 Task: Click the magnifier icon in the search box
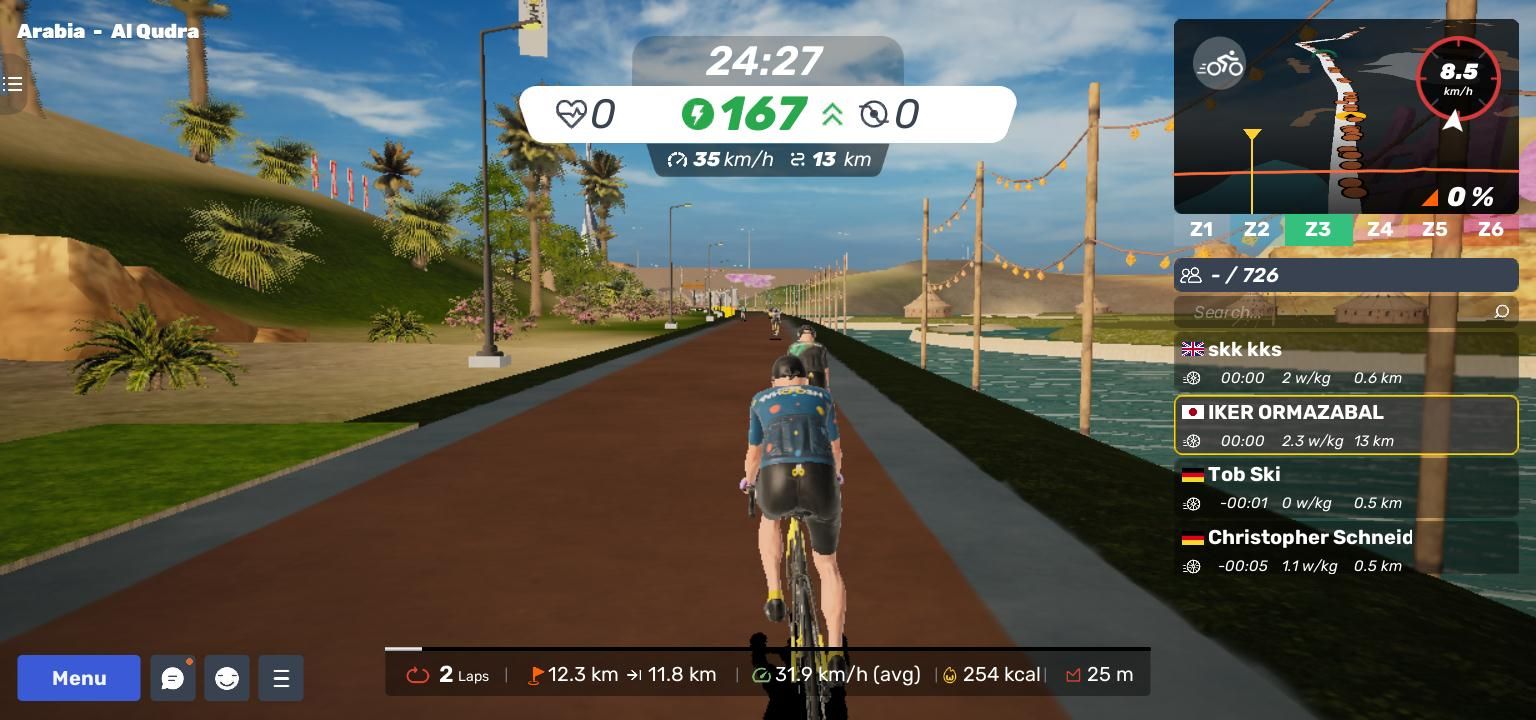coord(1501,312)
